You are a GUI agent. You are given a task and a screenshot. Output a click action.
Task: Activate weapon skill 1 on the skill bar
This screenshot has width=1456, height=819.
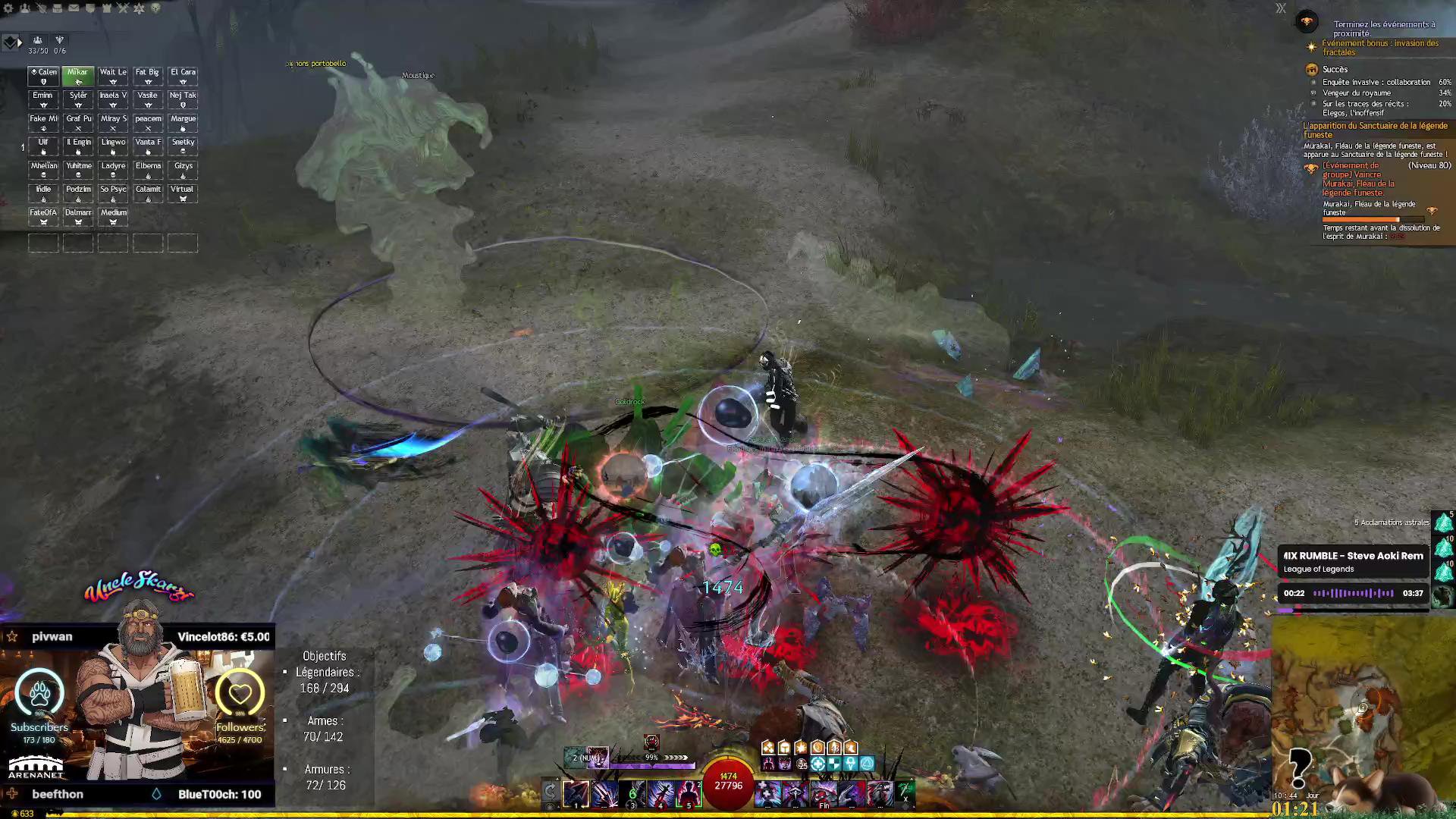tap(576, 794)
